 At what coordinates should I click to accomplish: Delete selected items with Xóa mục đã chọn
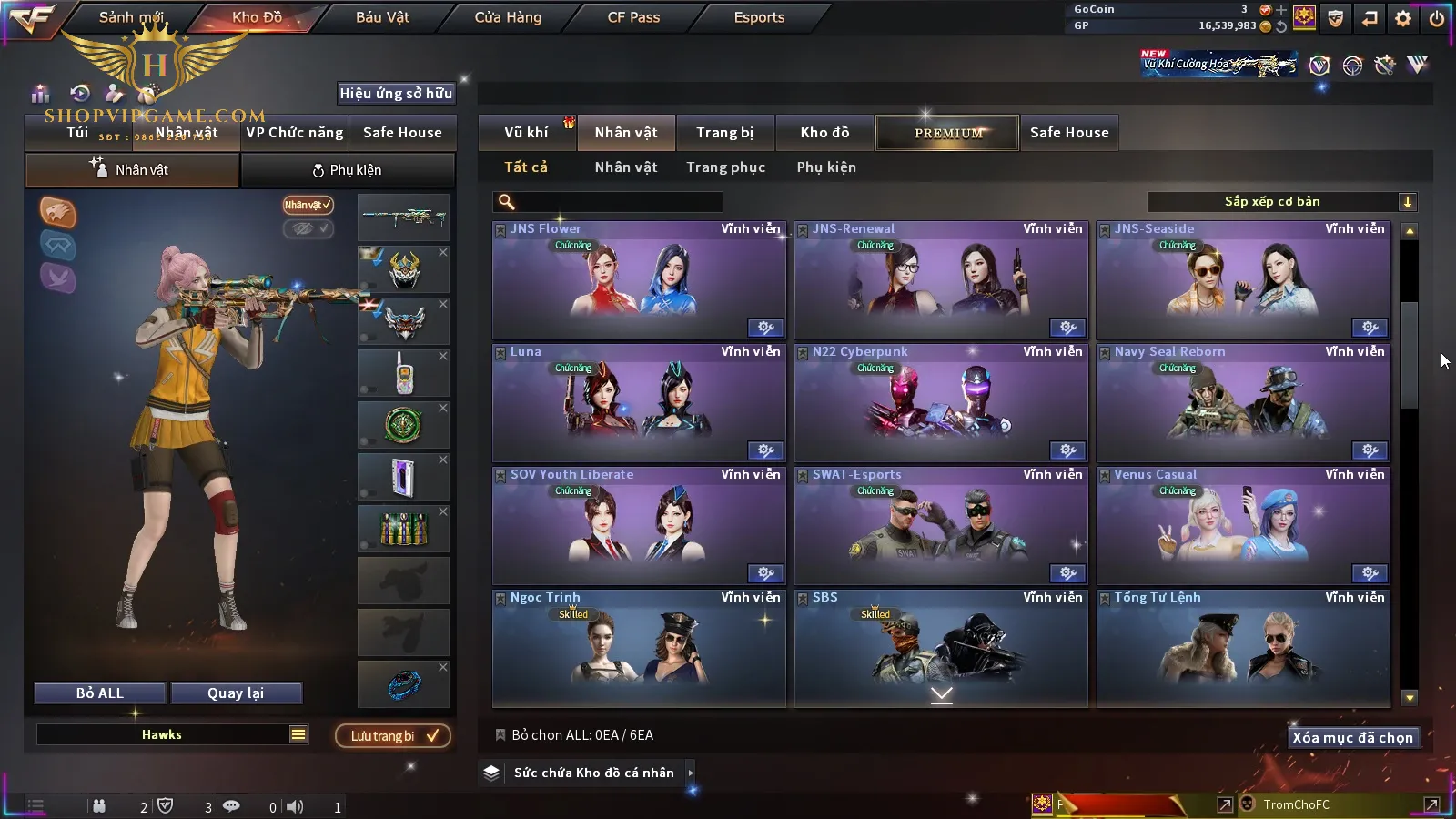[x=1352, y=738]
